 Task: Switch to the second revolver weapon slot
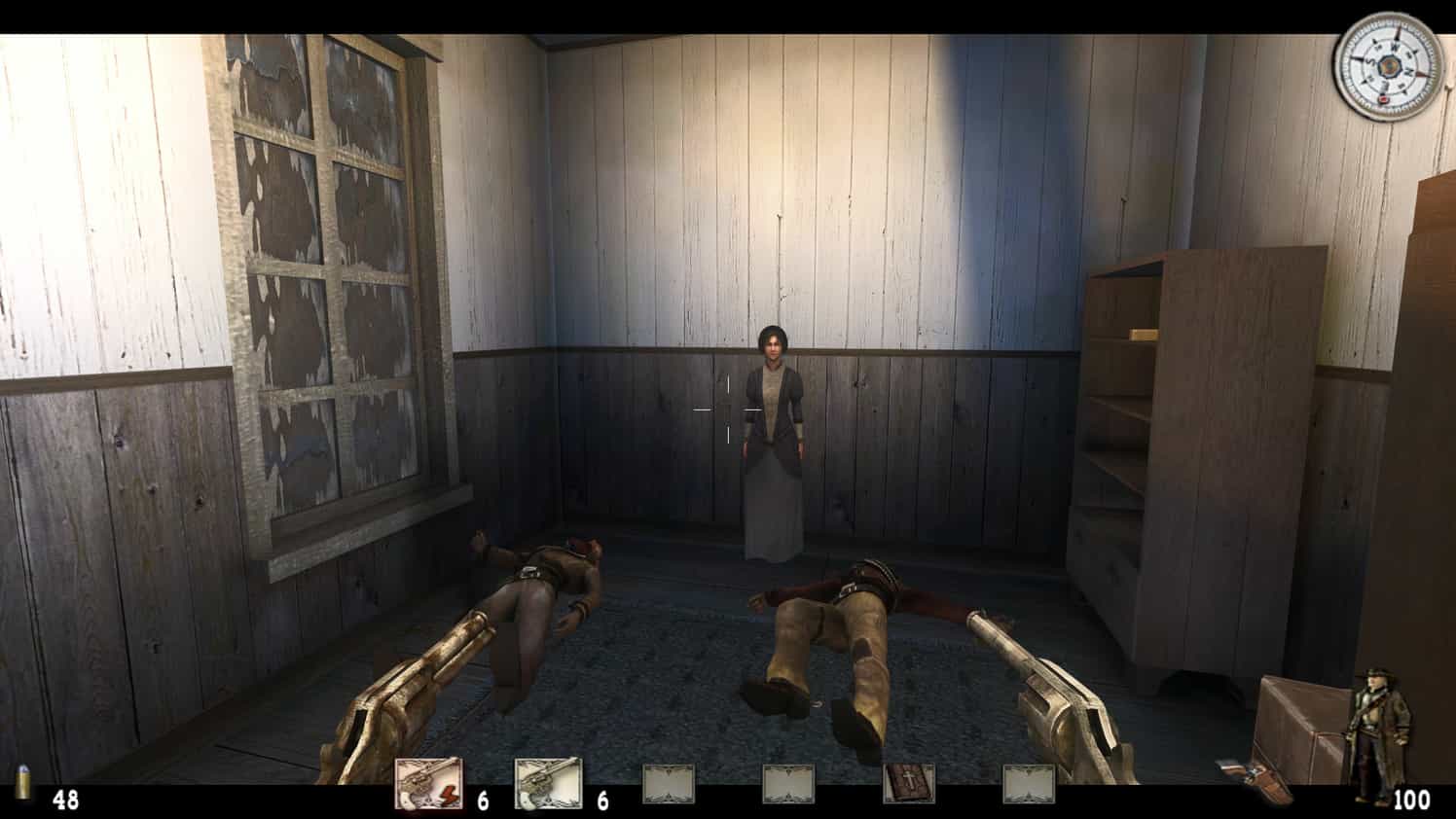pos(549,780)
